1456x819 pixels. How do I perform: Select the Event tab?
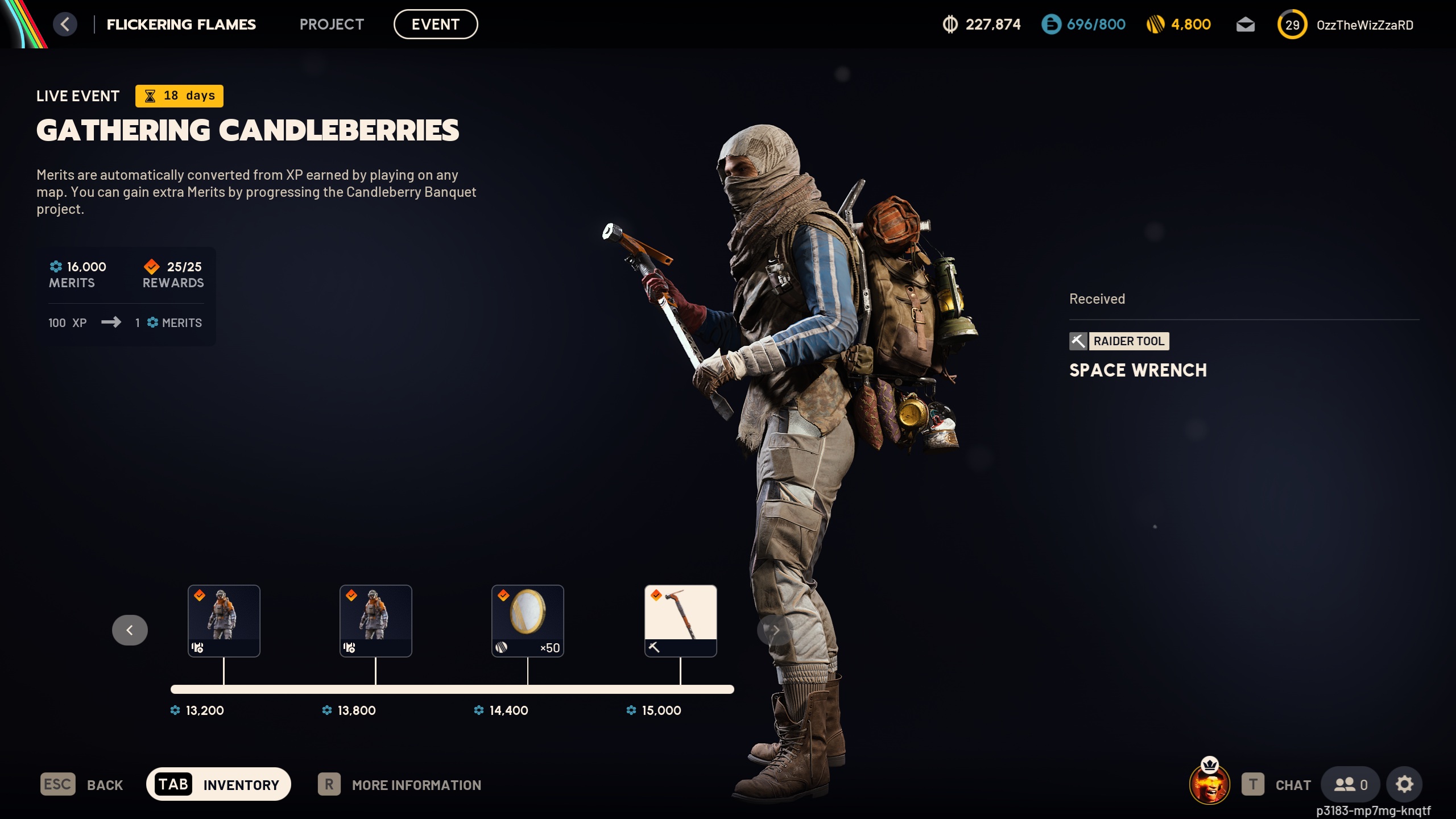click(x=436, y=24)
